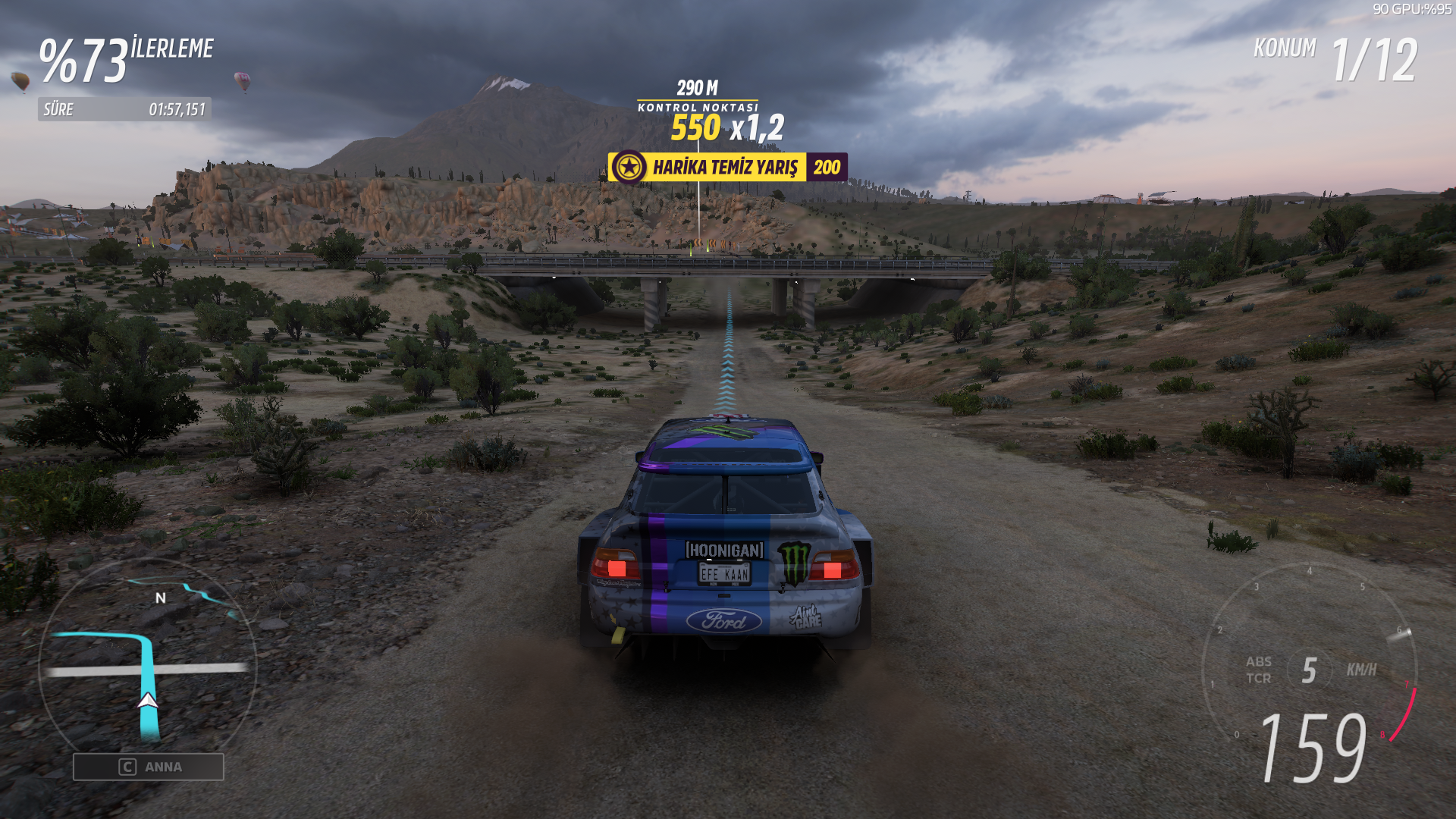Open the ANNA assistant box
The width and height of the screenshot is (1456, 819).
point(149,767)
